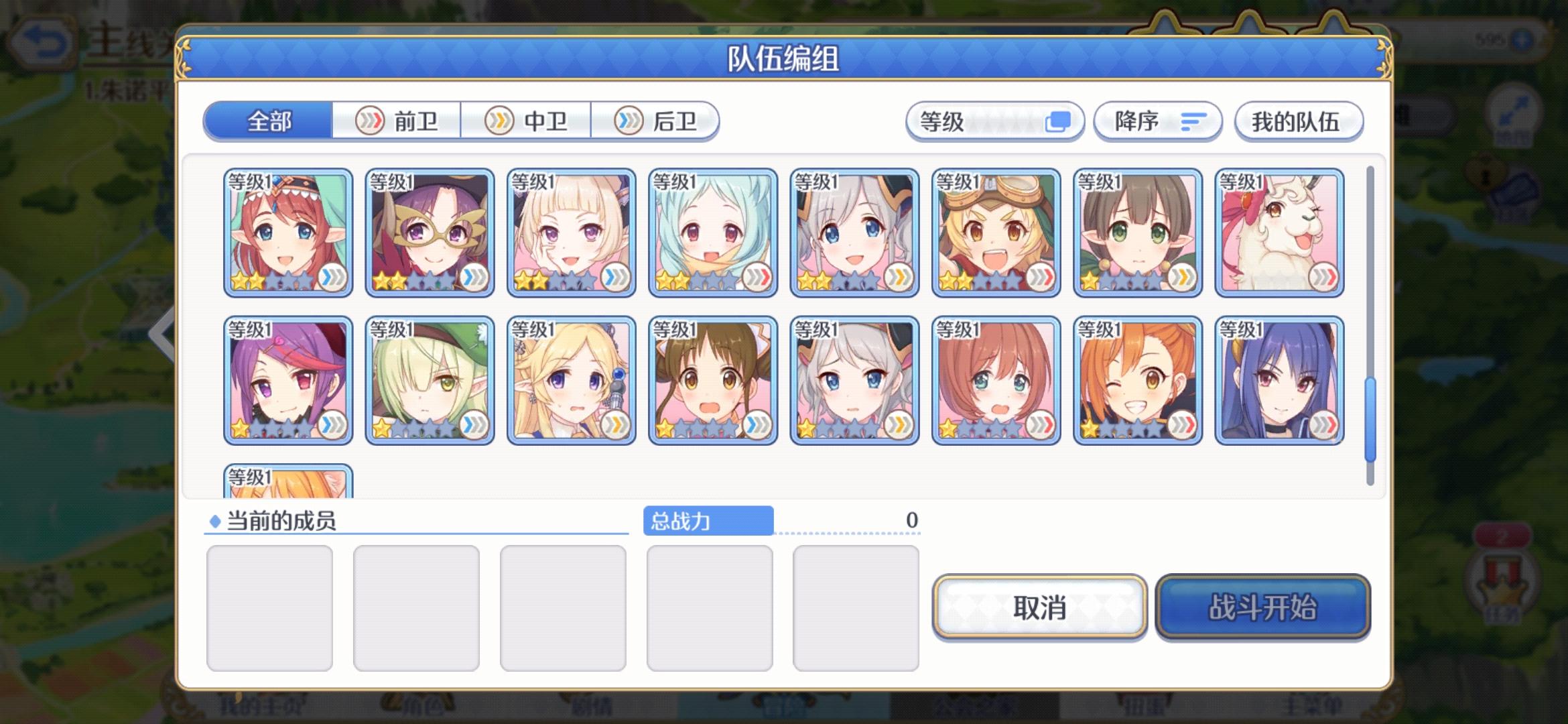Viewport: 1568px width, 724px height.
Task: Toggle the 降序 sort order
Action: pyautogui.click(x=1156, y=121)
